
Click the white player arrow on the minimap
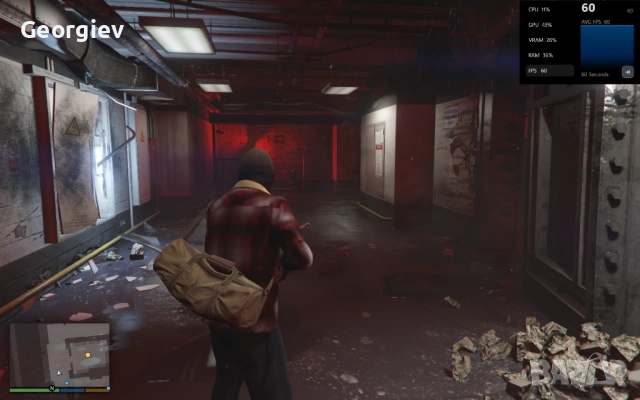point(58,373)
